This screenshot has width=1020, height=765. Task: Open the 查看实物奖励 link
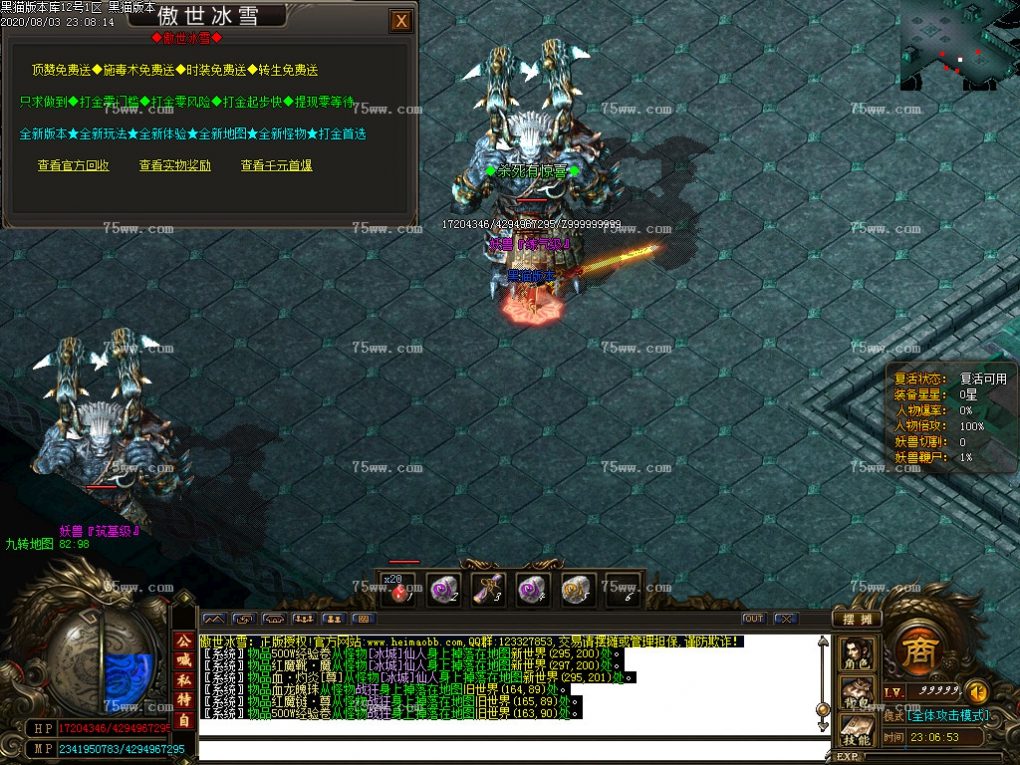point(175,166)
